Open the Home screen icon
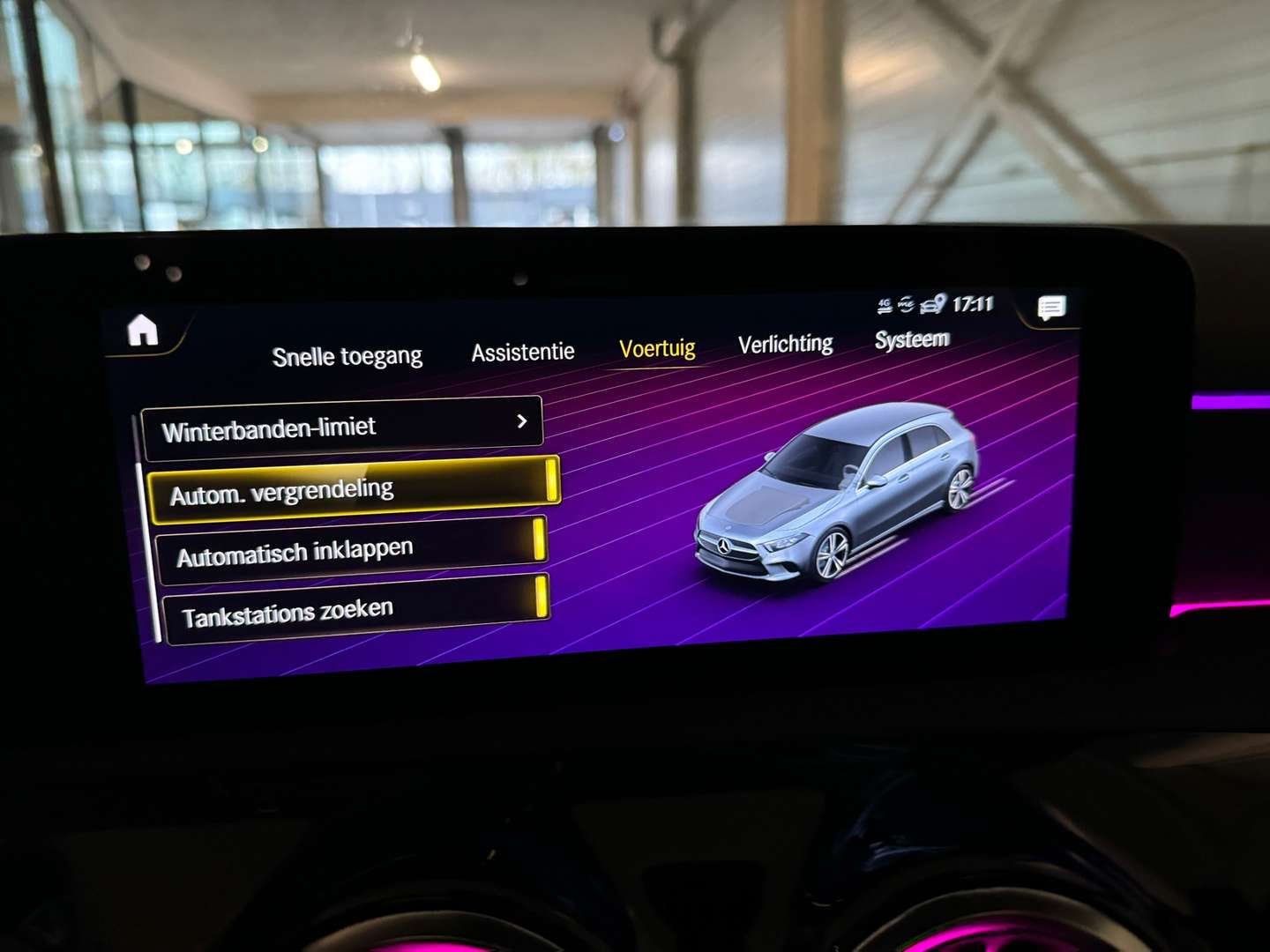The image size is (1270, 952). click(x=144, y=331)
